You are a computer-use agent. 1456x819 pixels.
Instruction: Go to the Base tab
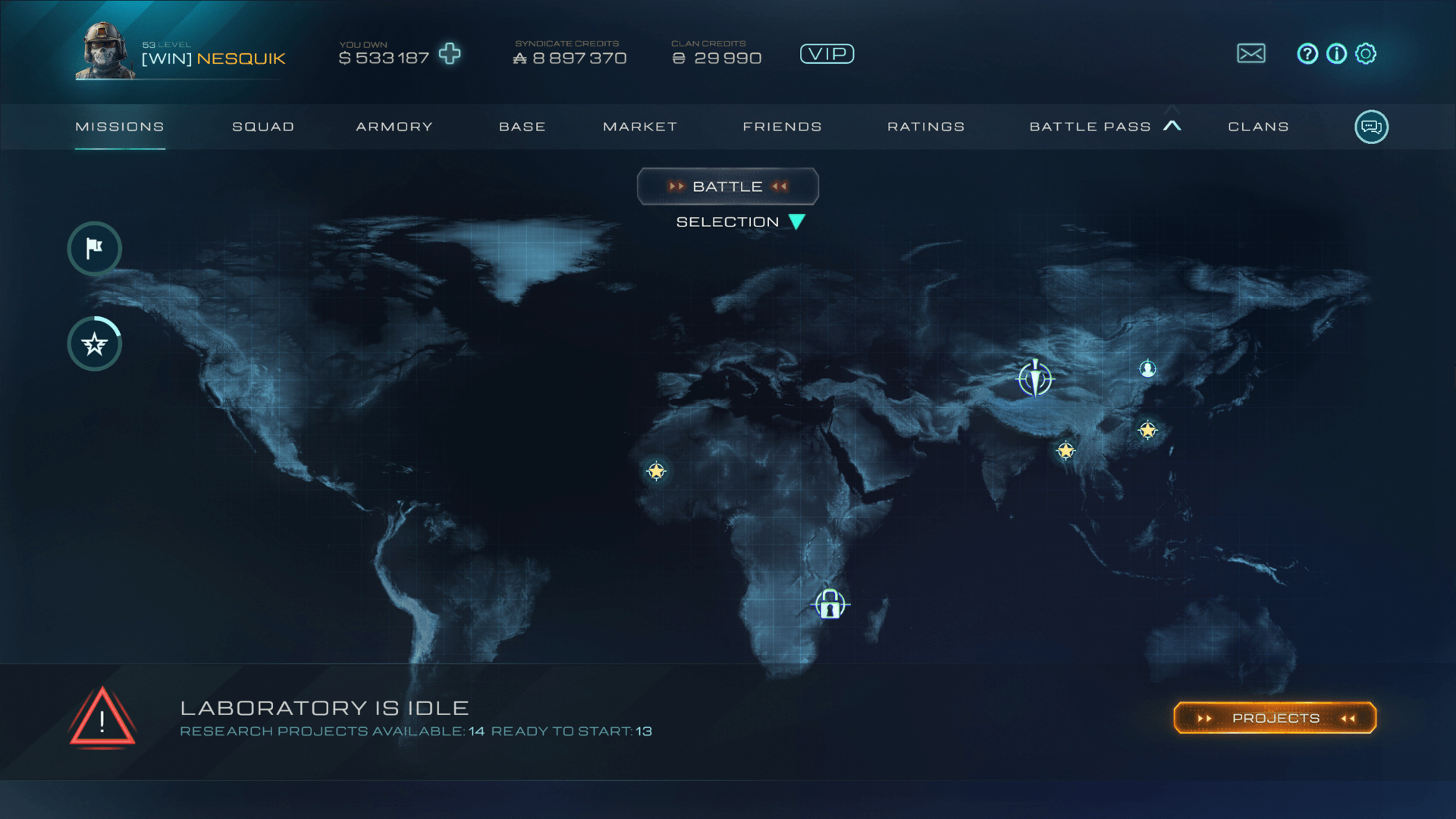[522, 127]
